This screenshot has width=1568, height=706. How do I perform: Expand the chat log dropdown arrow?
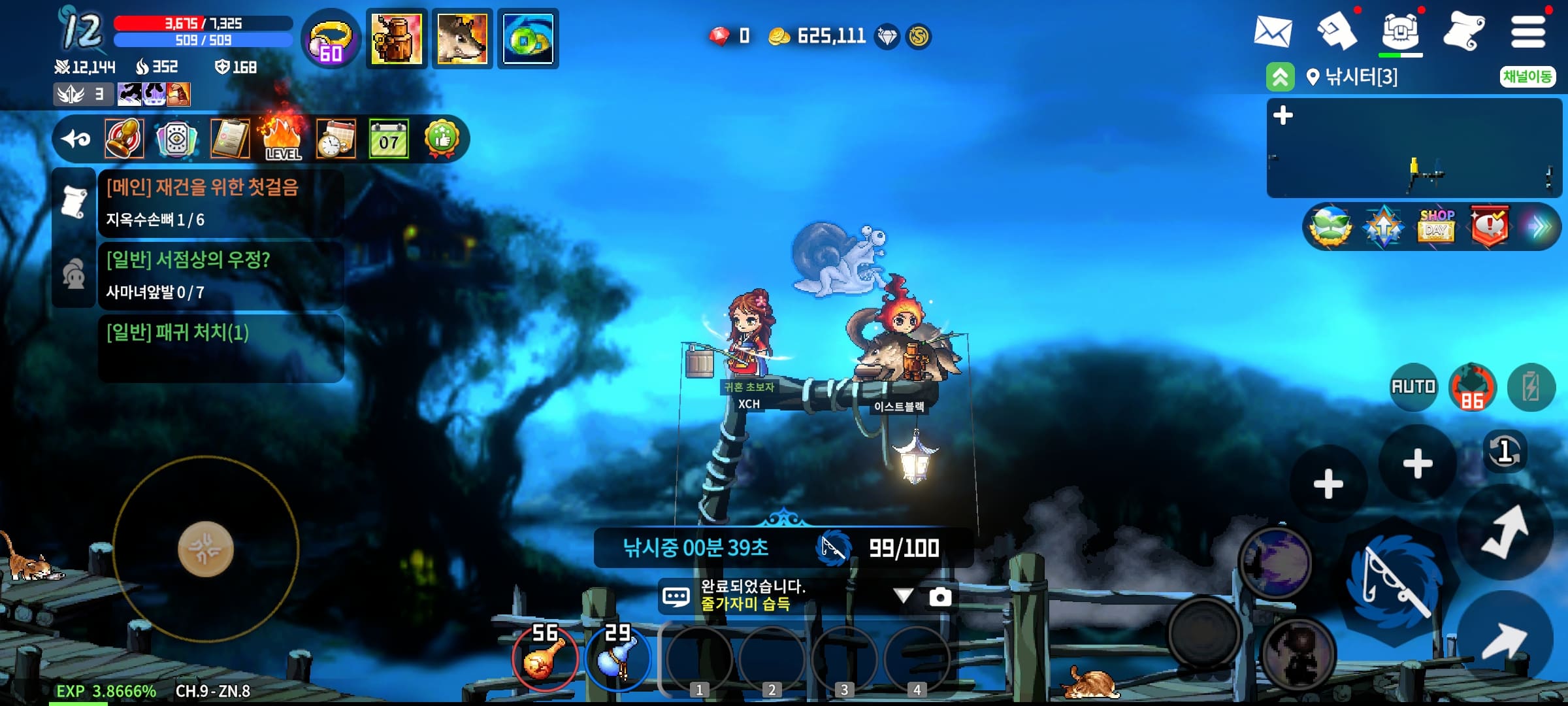pos(904,596)
